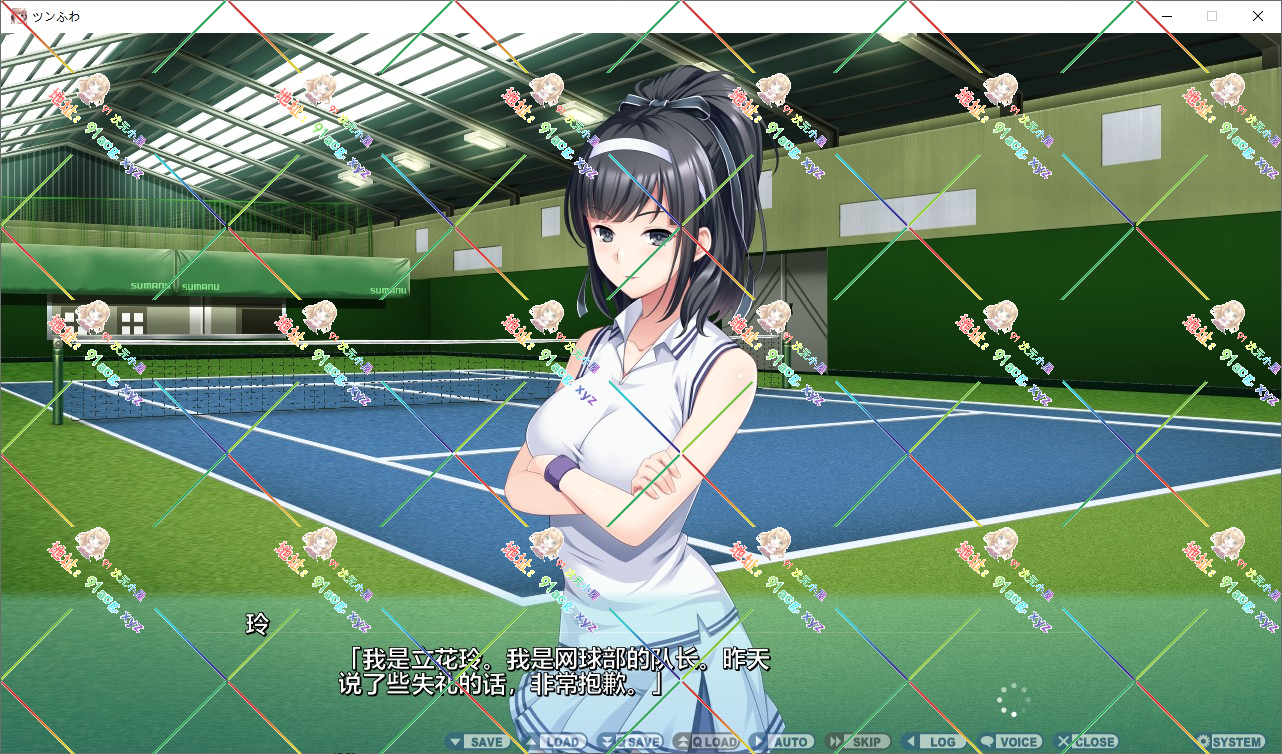
Task: Enable AUTO text advance
Action: point(782,742)
